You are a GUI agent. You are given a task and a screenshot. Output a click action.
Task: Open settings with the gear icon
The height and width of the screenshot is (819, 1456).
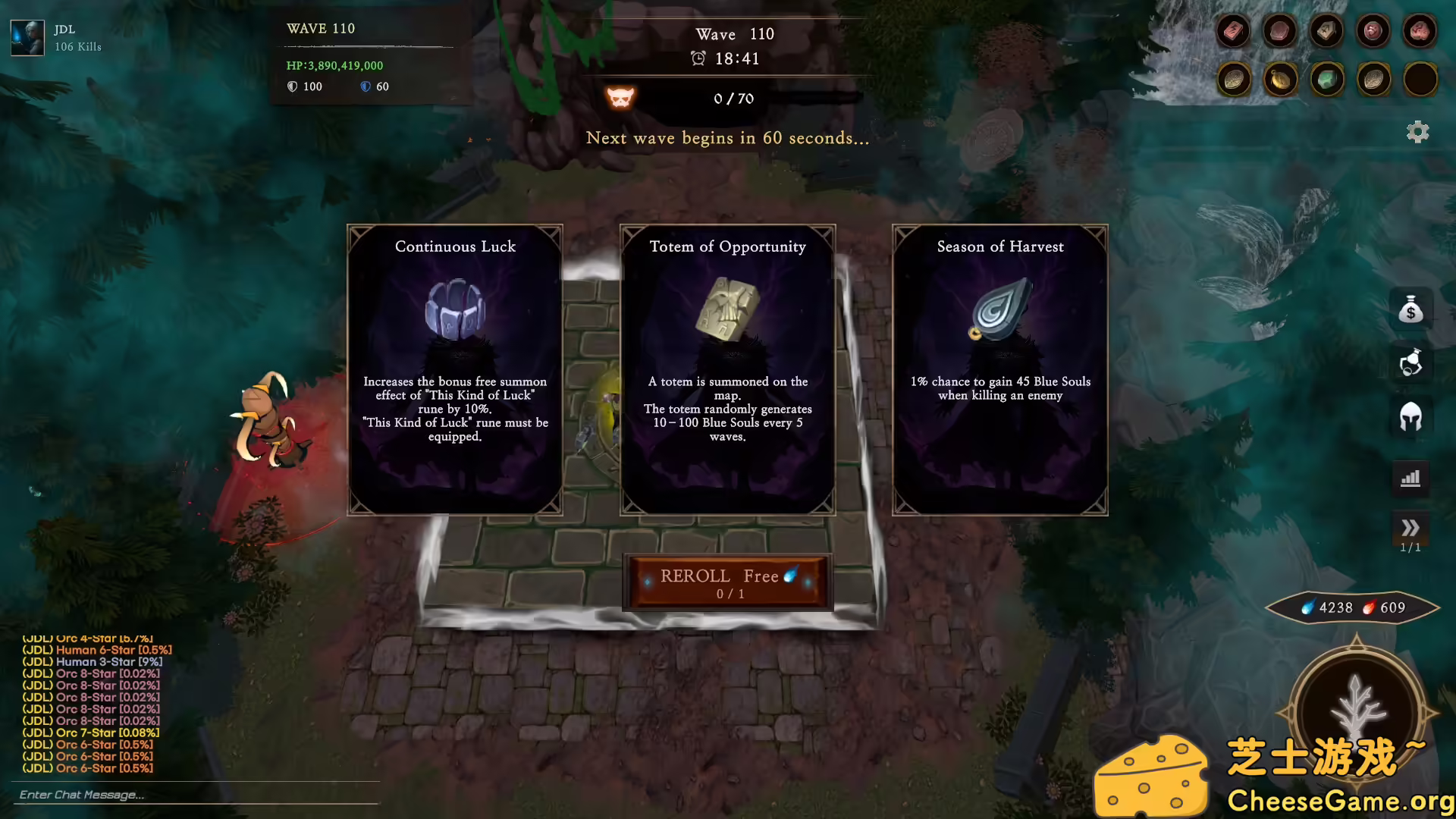1417,132
